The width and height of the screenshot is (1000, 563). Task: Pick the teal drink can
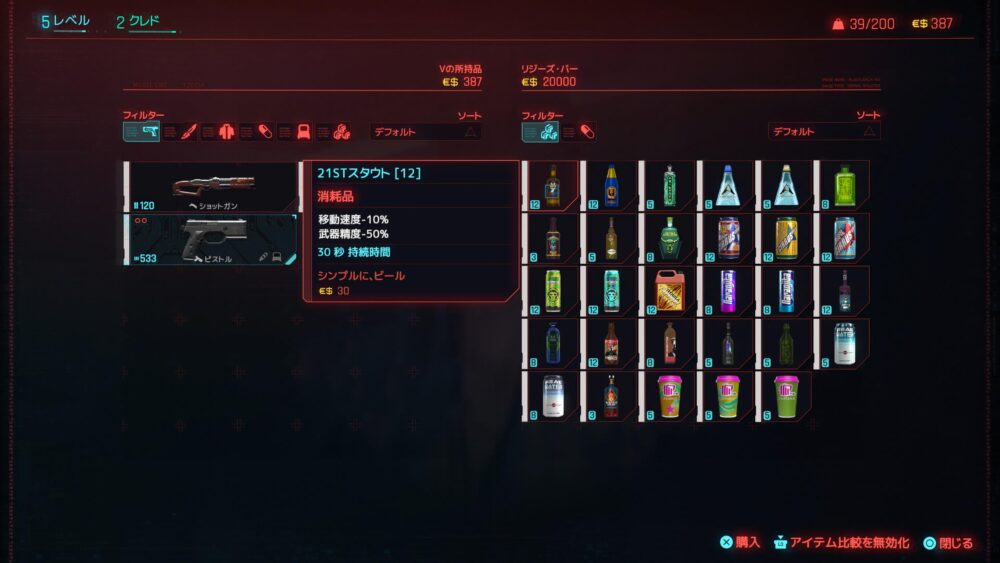click(x=611, y=291)
